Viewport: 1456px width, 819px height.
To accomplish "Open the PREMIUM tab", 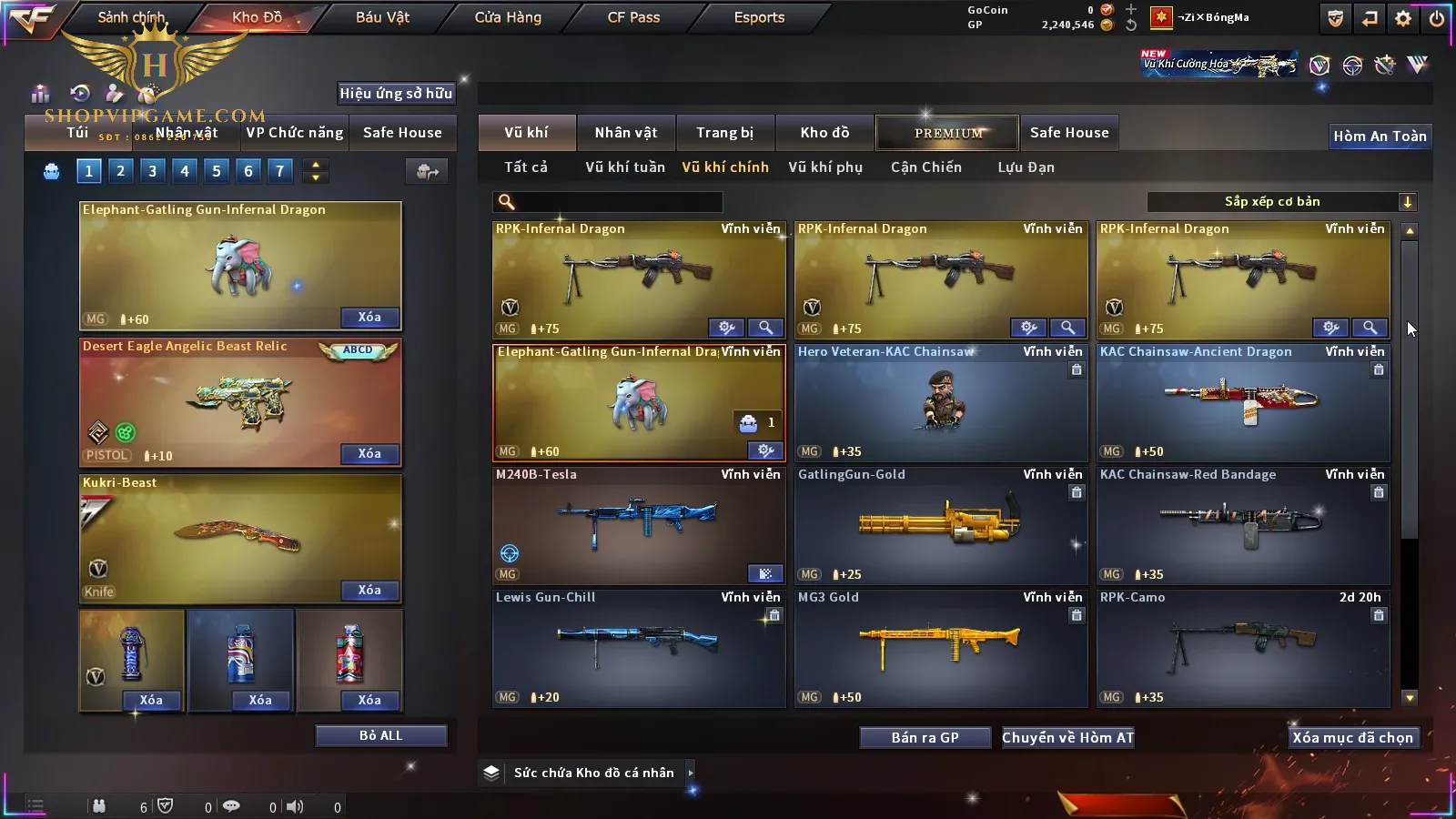I will click(947, 133).
